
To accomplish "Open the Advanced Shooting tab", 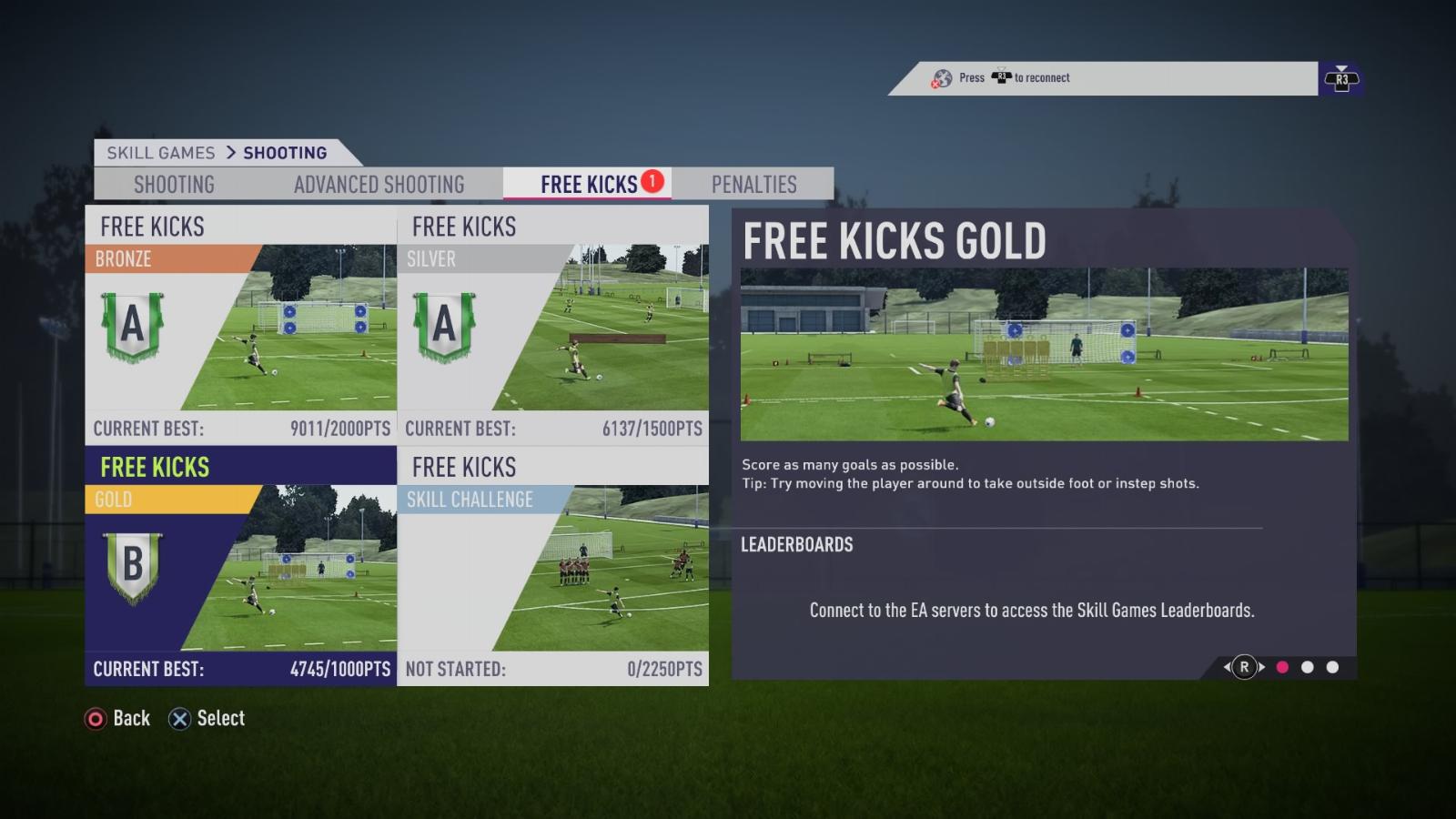I will point(379,184).
